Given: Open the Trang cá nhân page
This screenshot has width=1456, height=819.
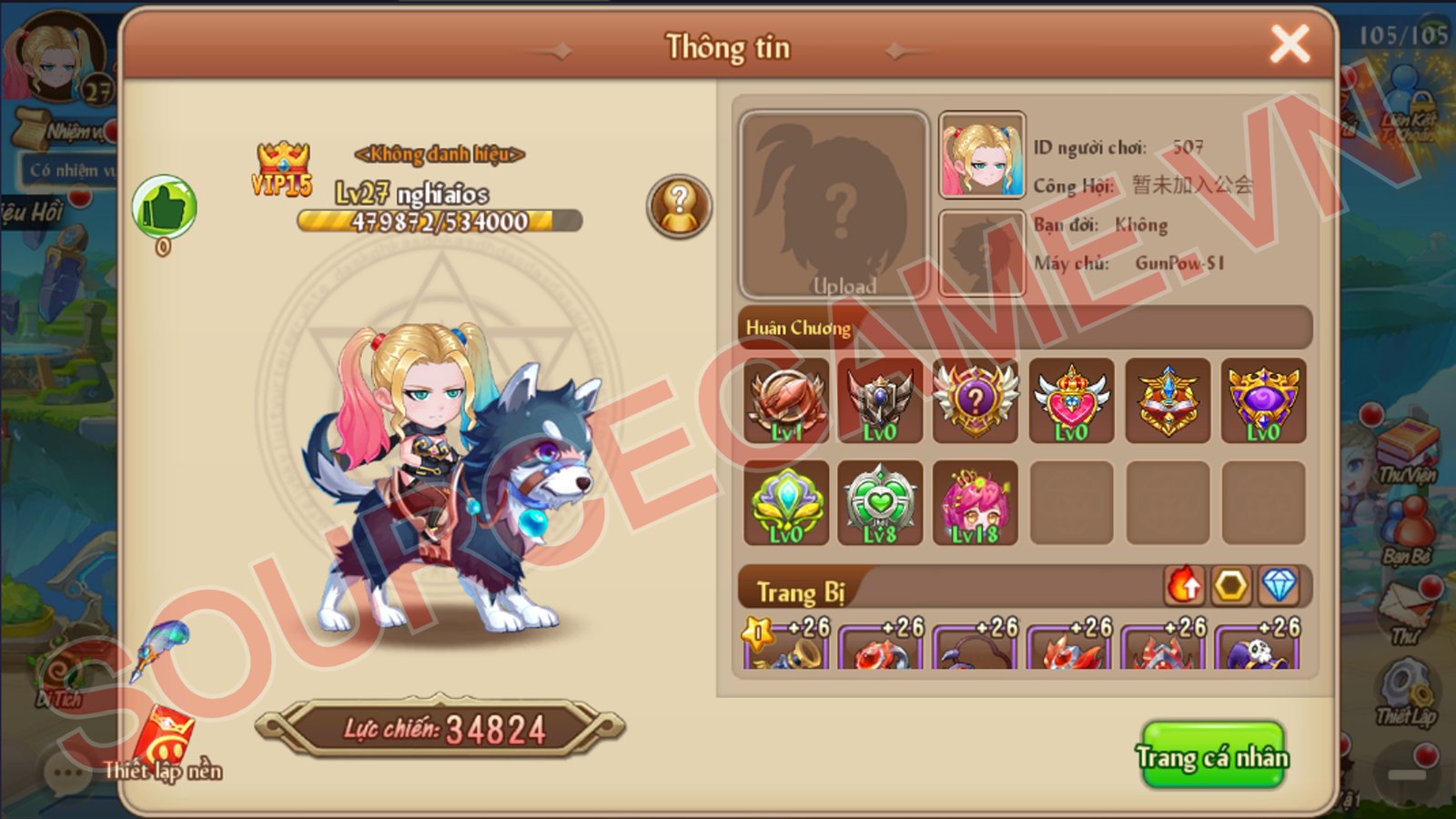Looking at the screenshot, I should tap(1212, 755).
